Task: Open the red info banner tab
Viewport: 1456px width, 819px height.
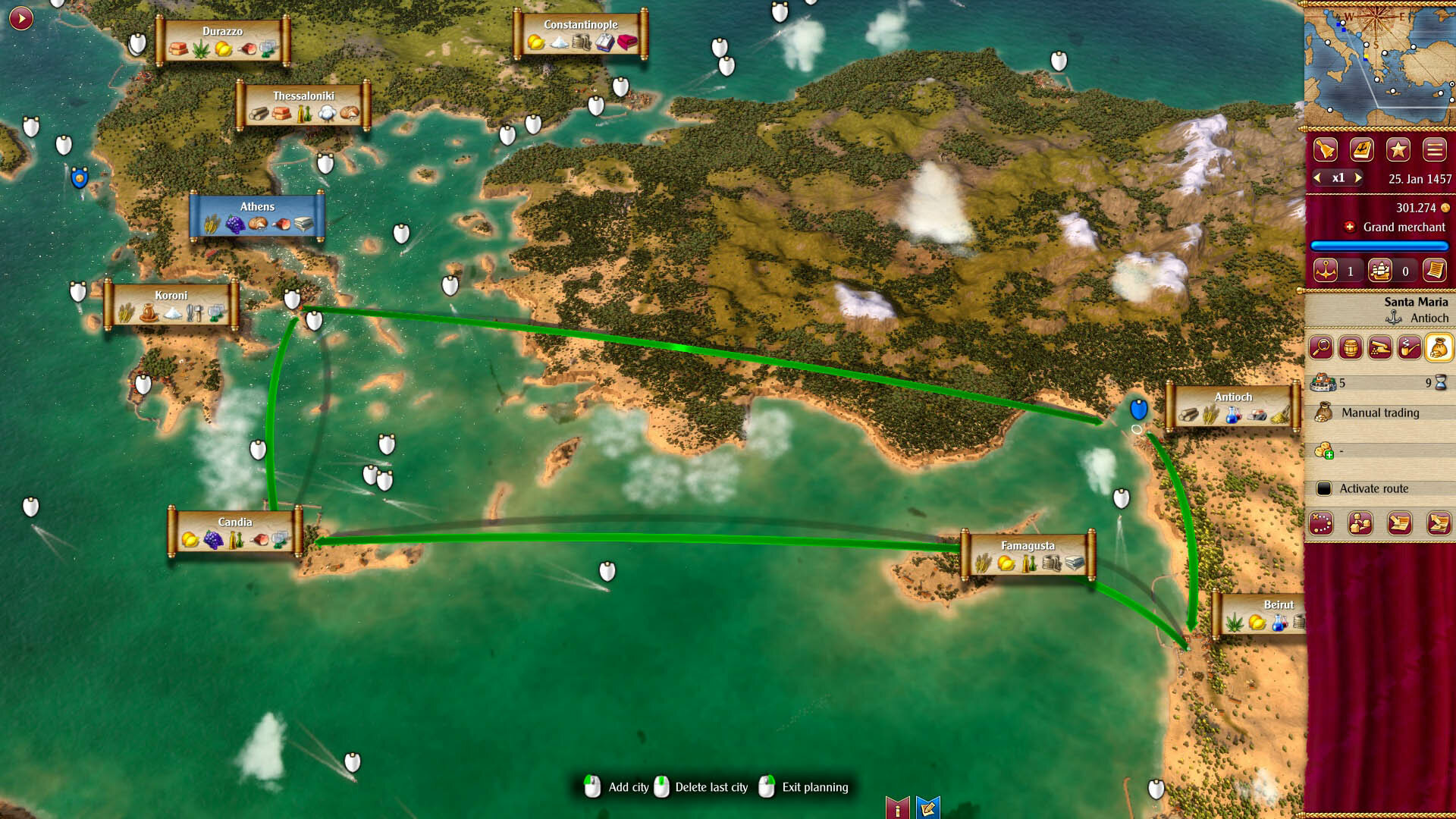Action: point(898,808)
